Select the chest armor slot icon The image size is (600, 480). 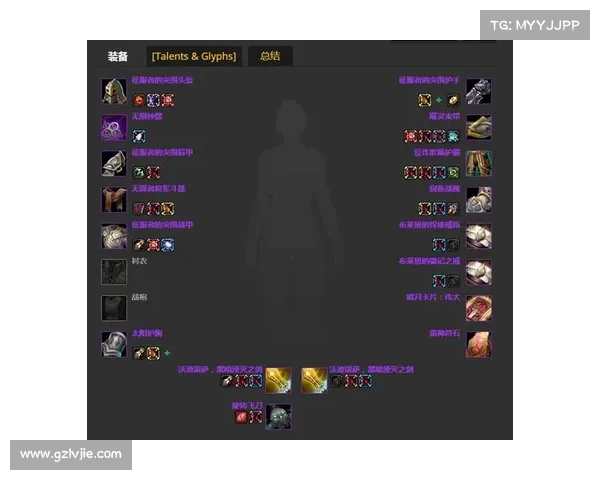[x=114, y=236]
